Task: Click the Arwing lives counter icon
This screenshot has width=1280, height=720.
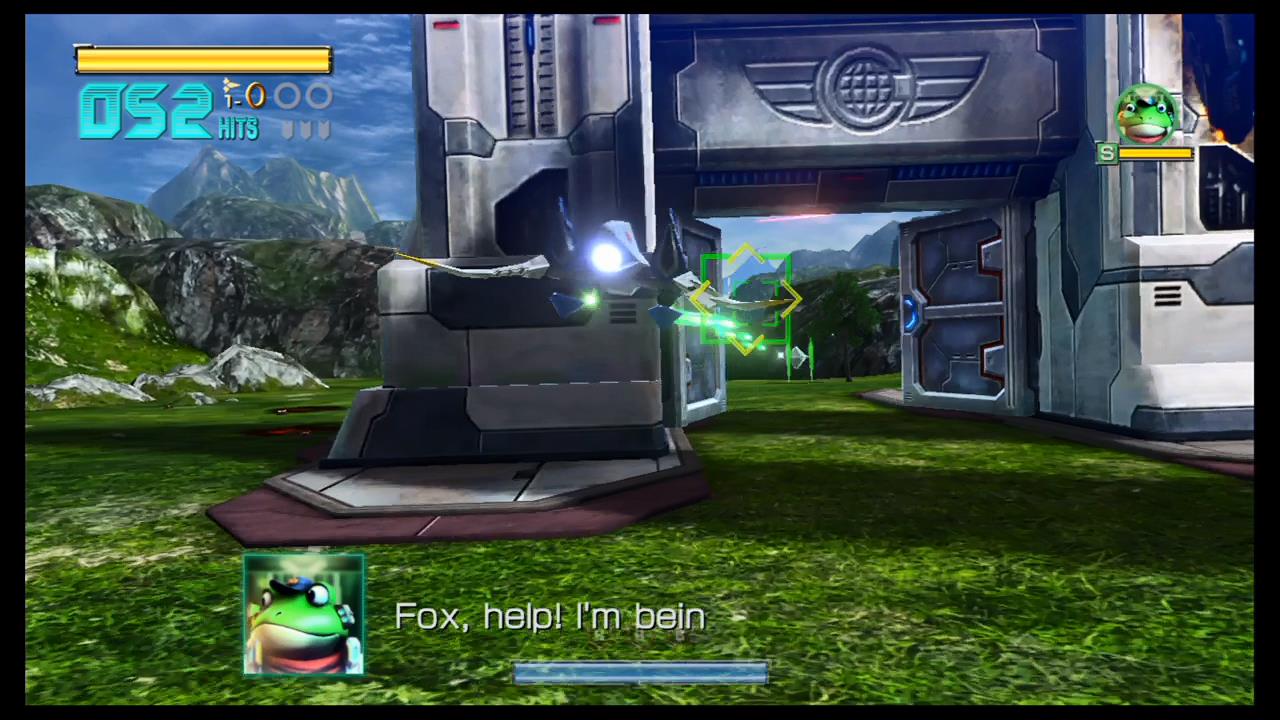Action: pos(230,85)
